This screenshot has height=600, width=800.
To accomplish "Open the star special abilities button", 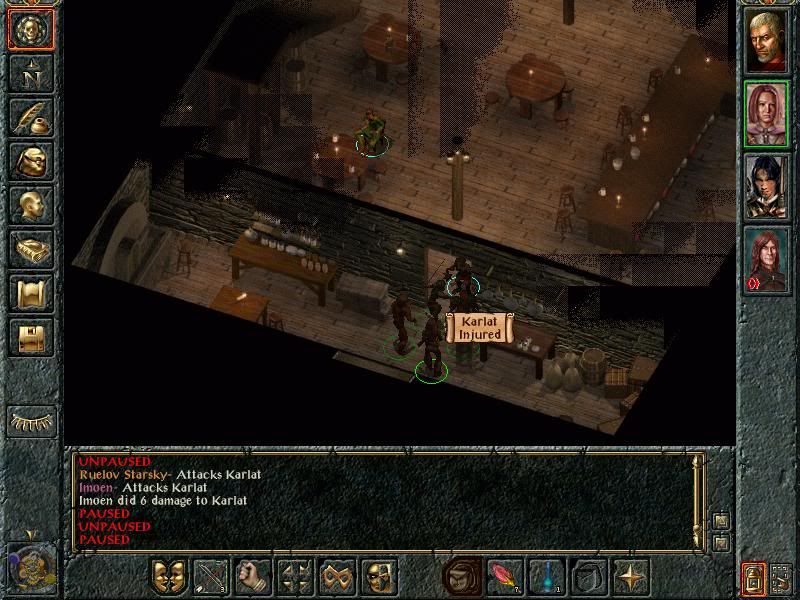I will [632, 577].
